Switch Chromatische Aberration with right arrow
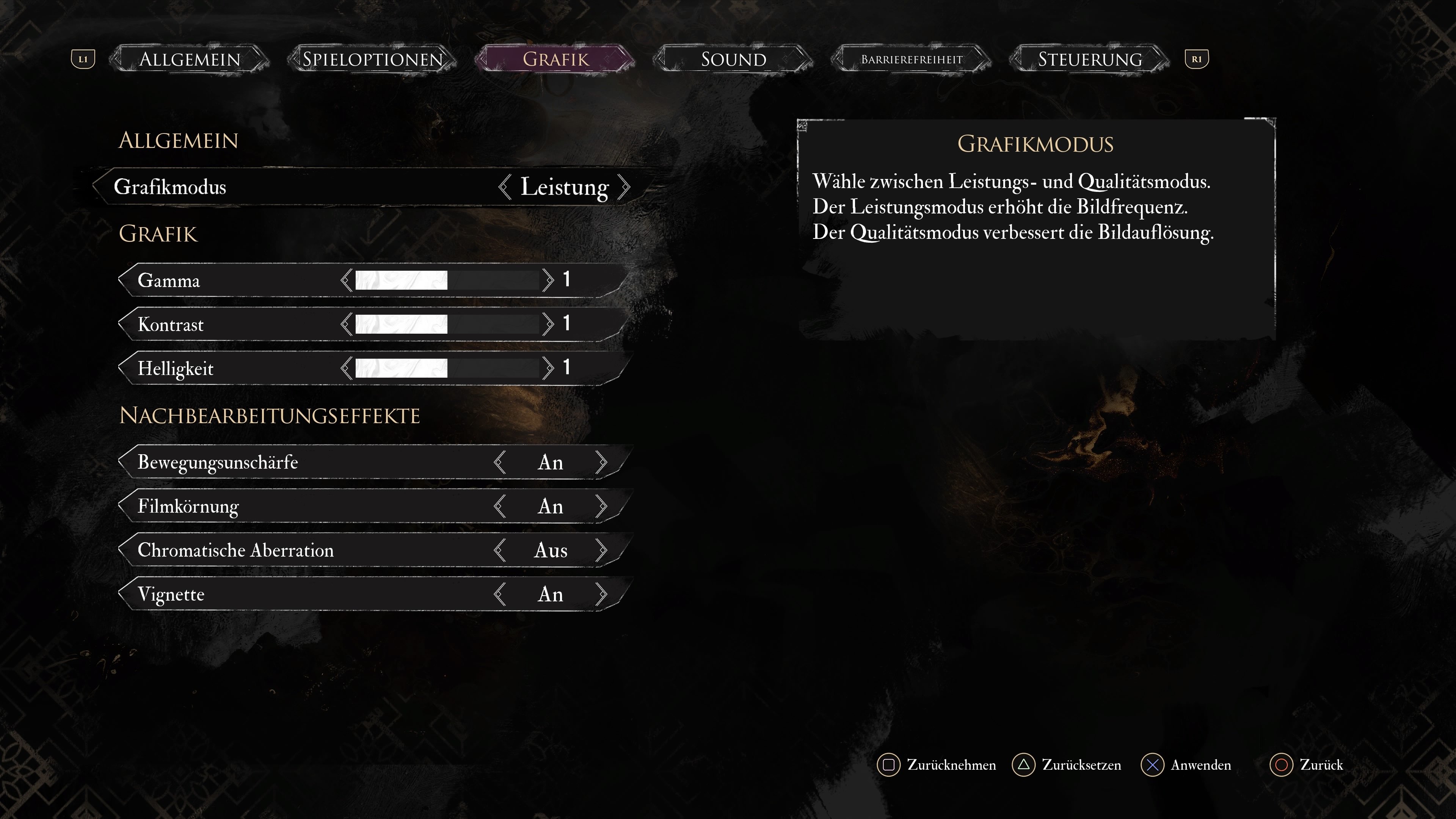 (x=601, y=551)
